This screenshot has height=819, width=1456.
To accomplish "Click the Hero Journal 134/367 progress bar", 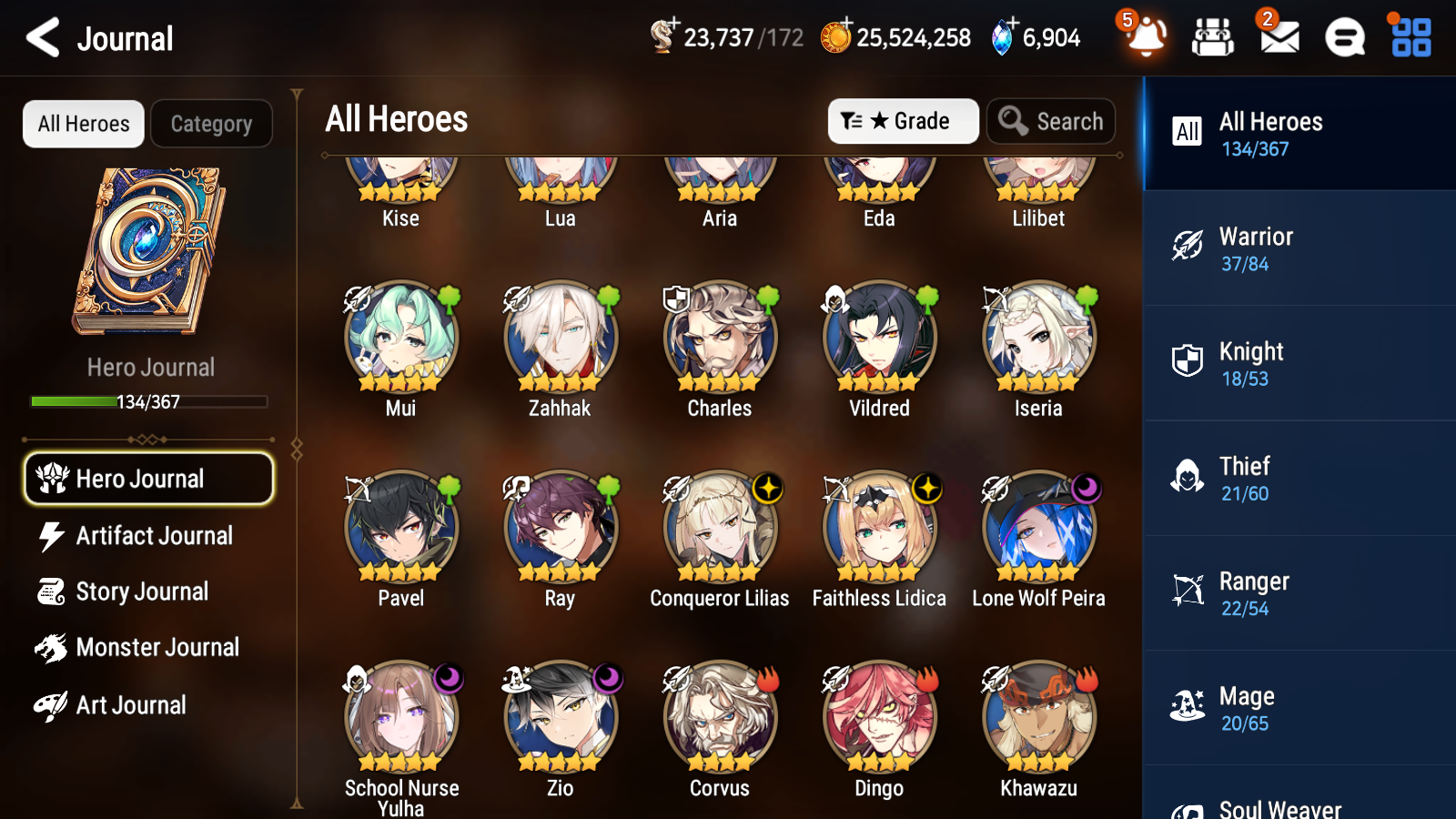I will [148, 400].
